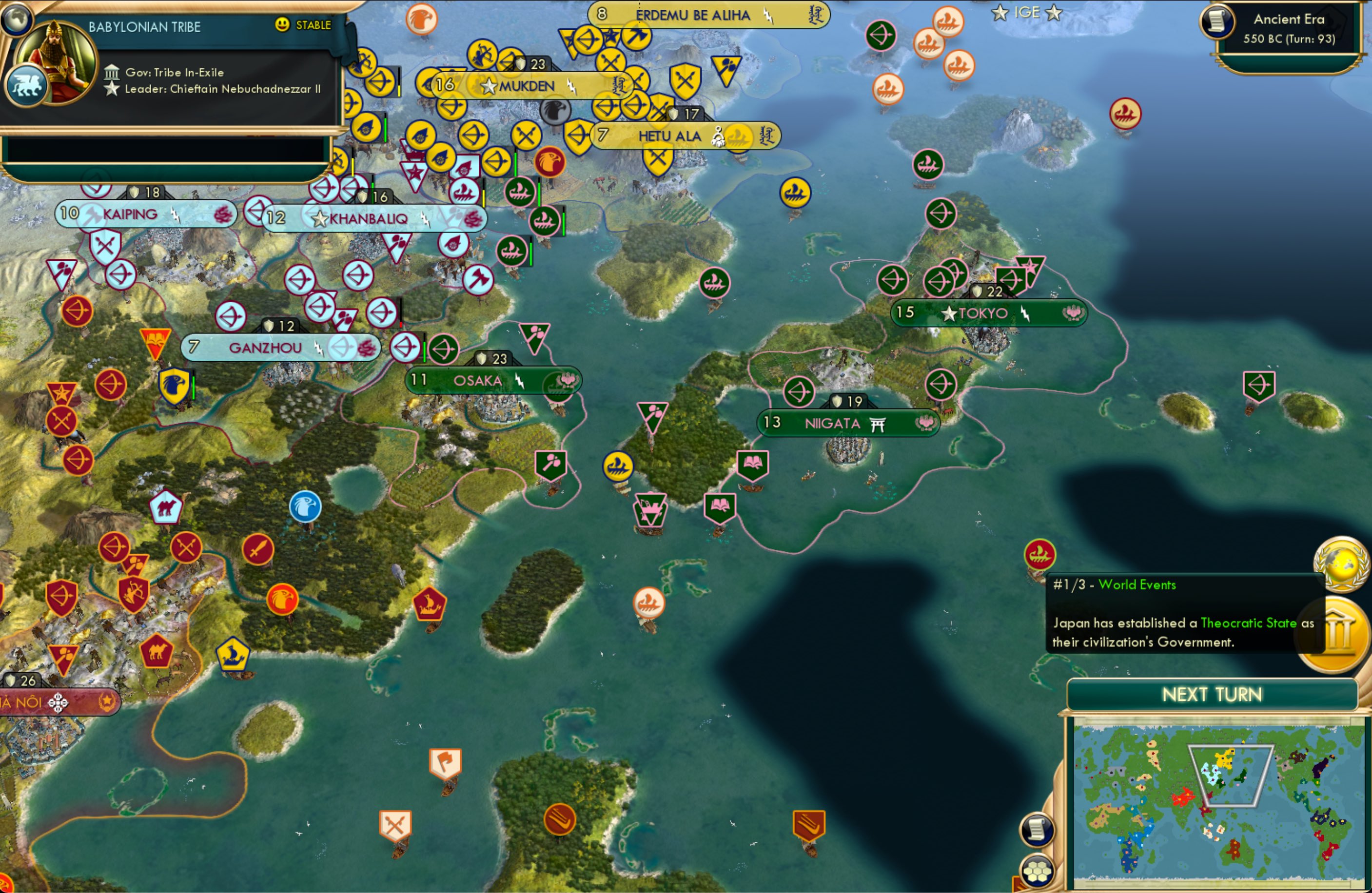Expand the Osaka city banner
Screen dimensions: 1372x893
[478, 380]
